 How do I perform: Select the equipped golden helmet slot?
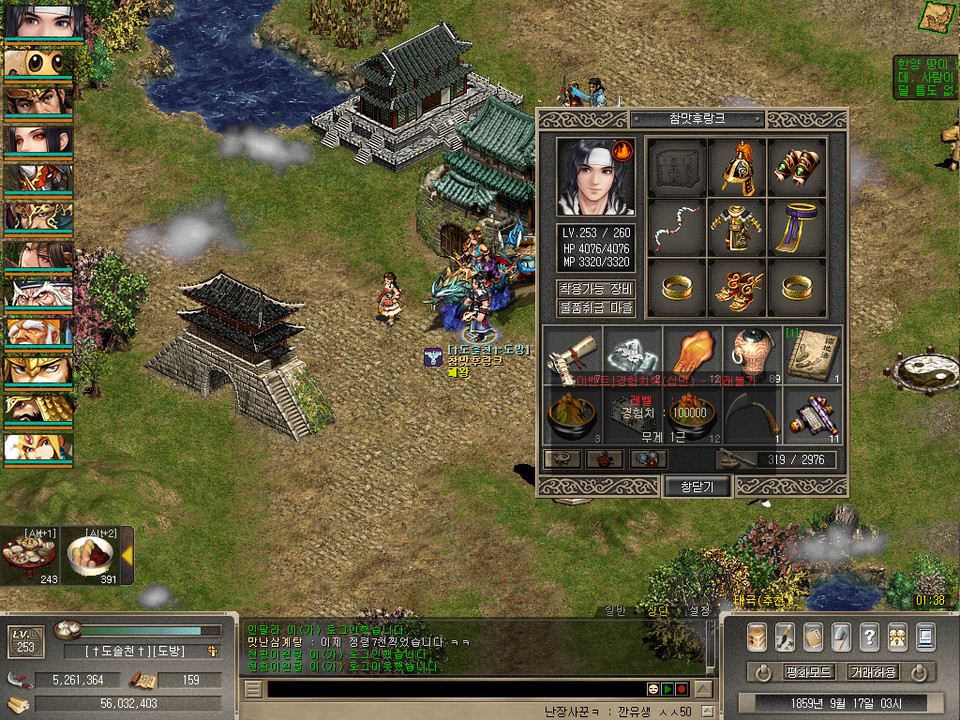pyautogui.click(x=736, y=168)
